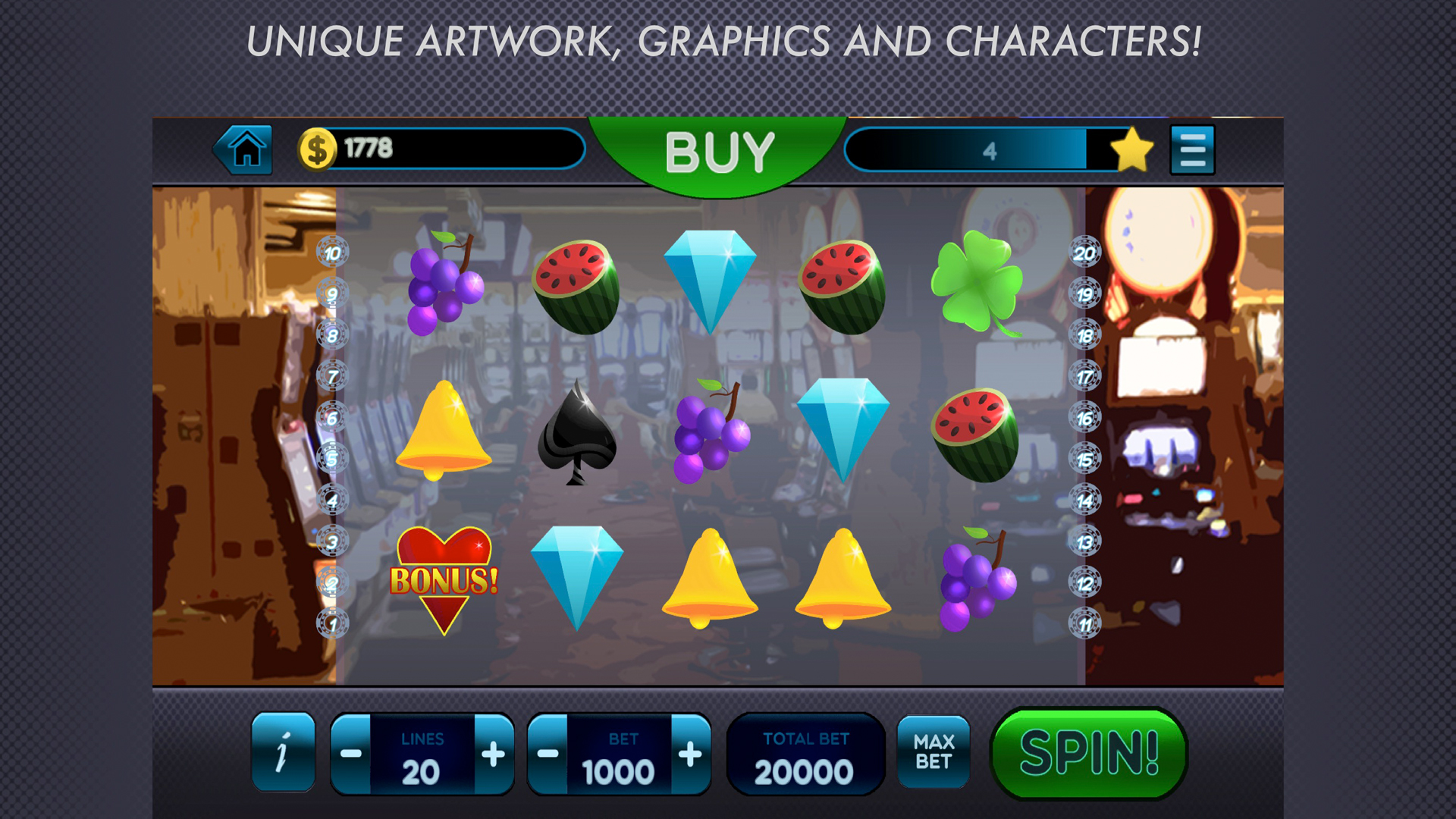Increase the bet amount
The image size is (1456, 819).
click(689, 755)
